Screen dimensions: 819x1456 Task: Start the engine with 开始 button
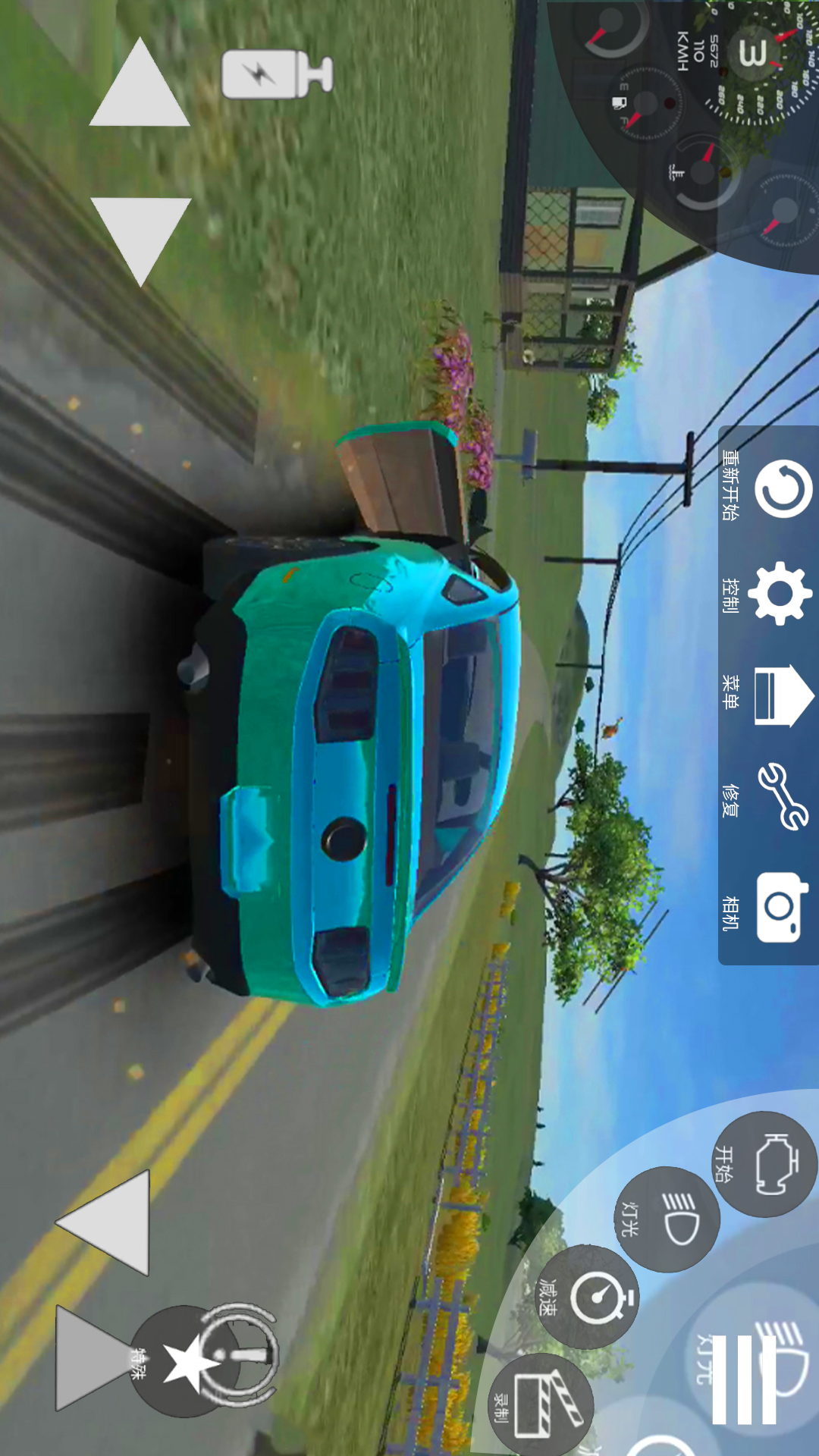click(765, 1163)
